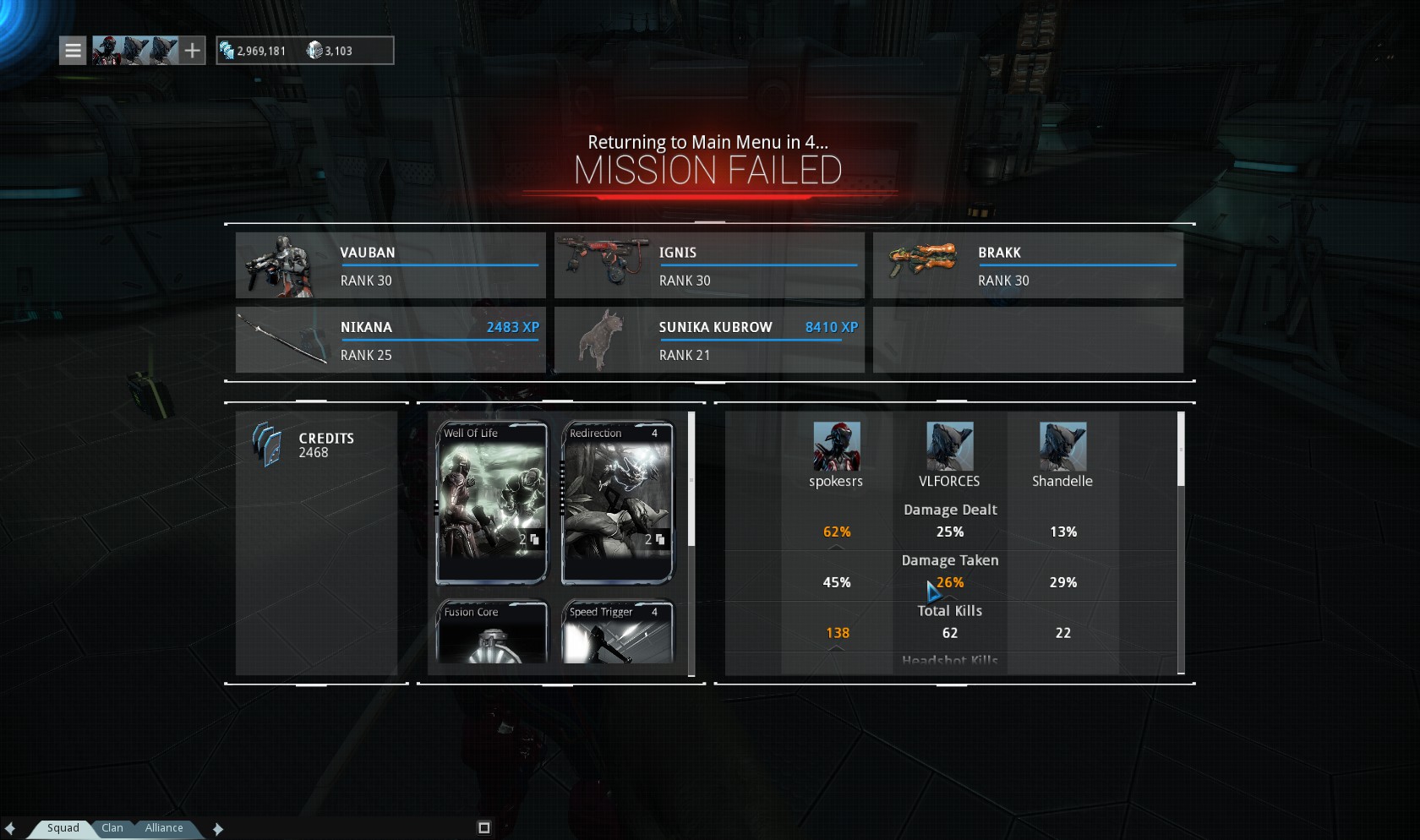Select the Redirection mod card
Viewport: 1420px width, 840px height.
click(617, 502)
